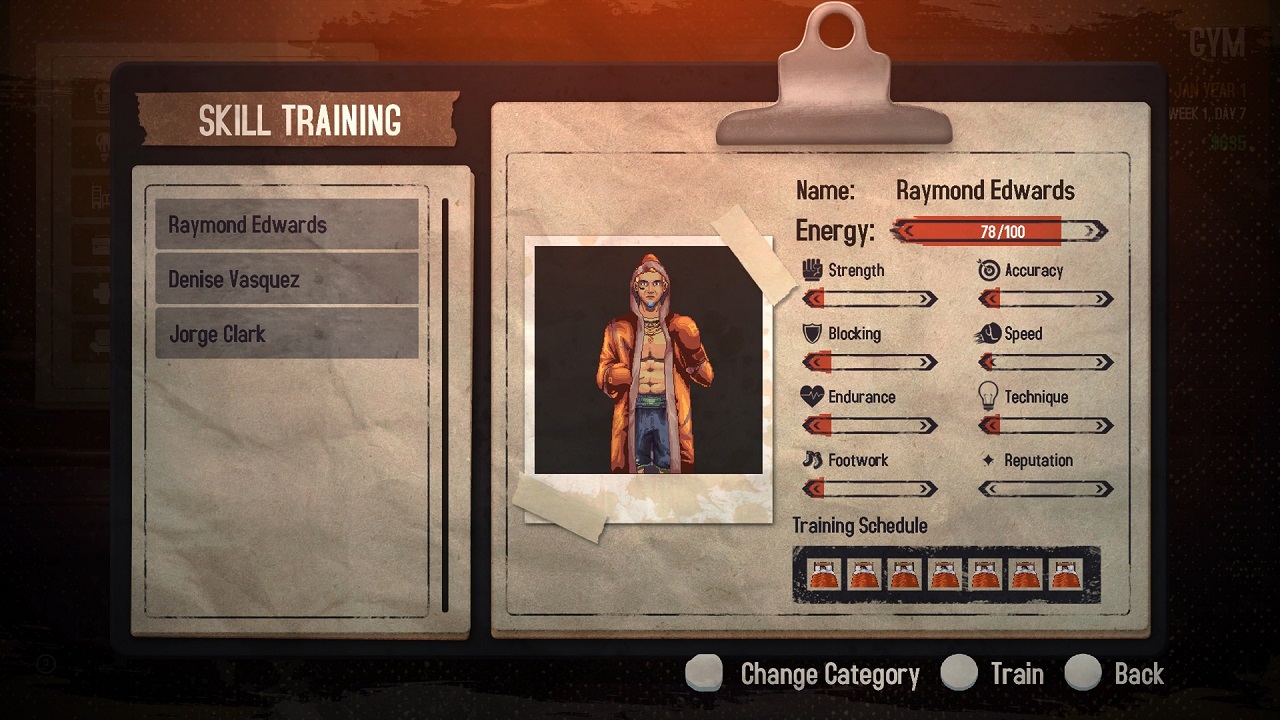Select Denise Vasquez from the roster
Viewport: 1280px width, 720px height.
point(286,279)
